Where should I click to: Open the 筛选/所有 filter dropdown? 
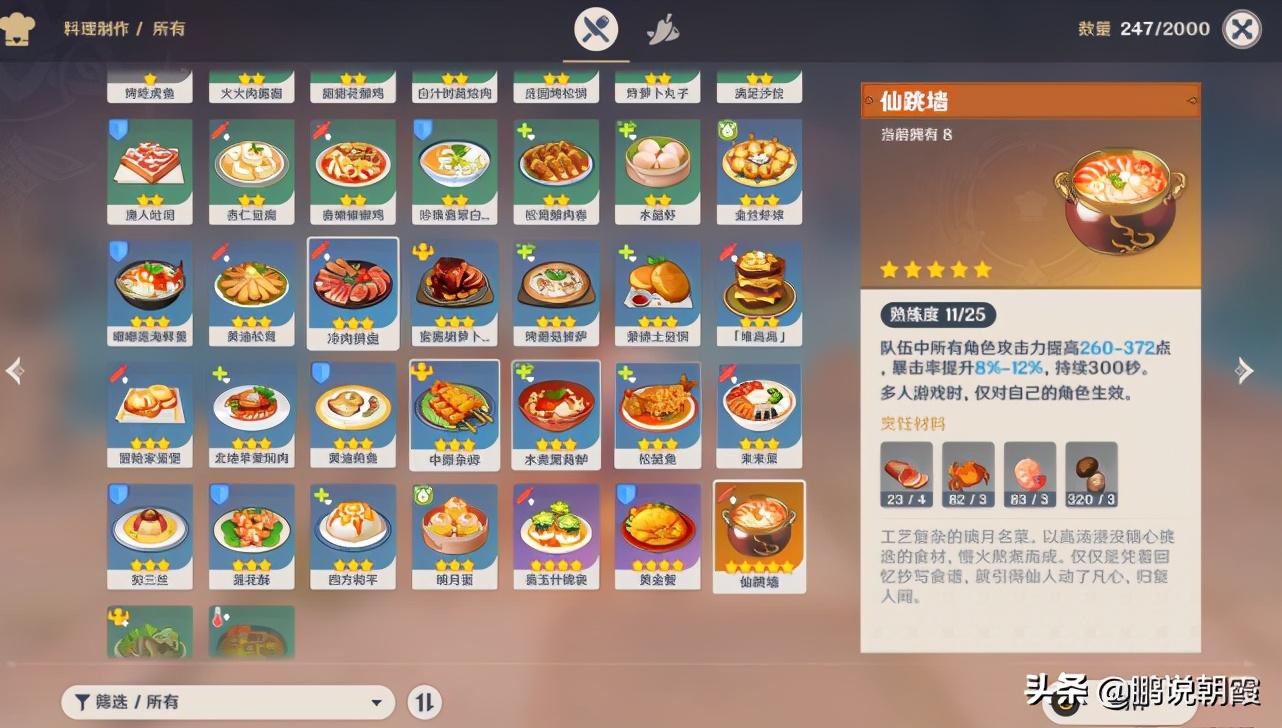coord(226,703)
